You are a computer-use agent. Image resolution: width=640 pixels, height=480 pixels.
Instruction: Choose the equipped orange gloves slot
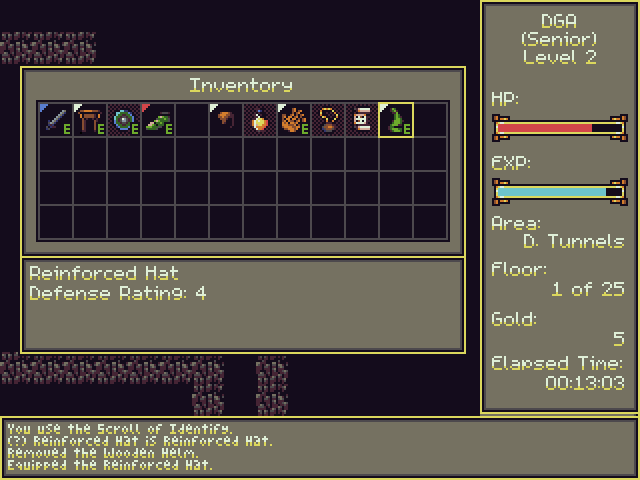pyautogui.click(x=293, y=120)
